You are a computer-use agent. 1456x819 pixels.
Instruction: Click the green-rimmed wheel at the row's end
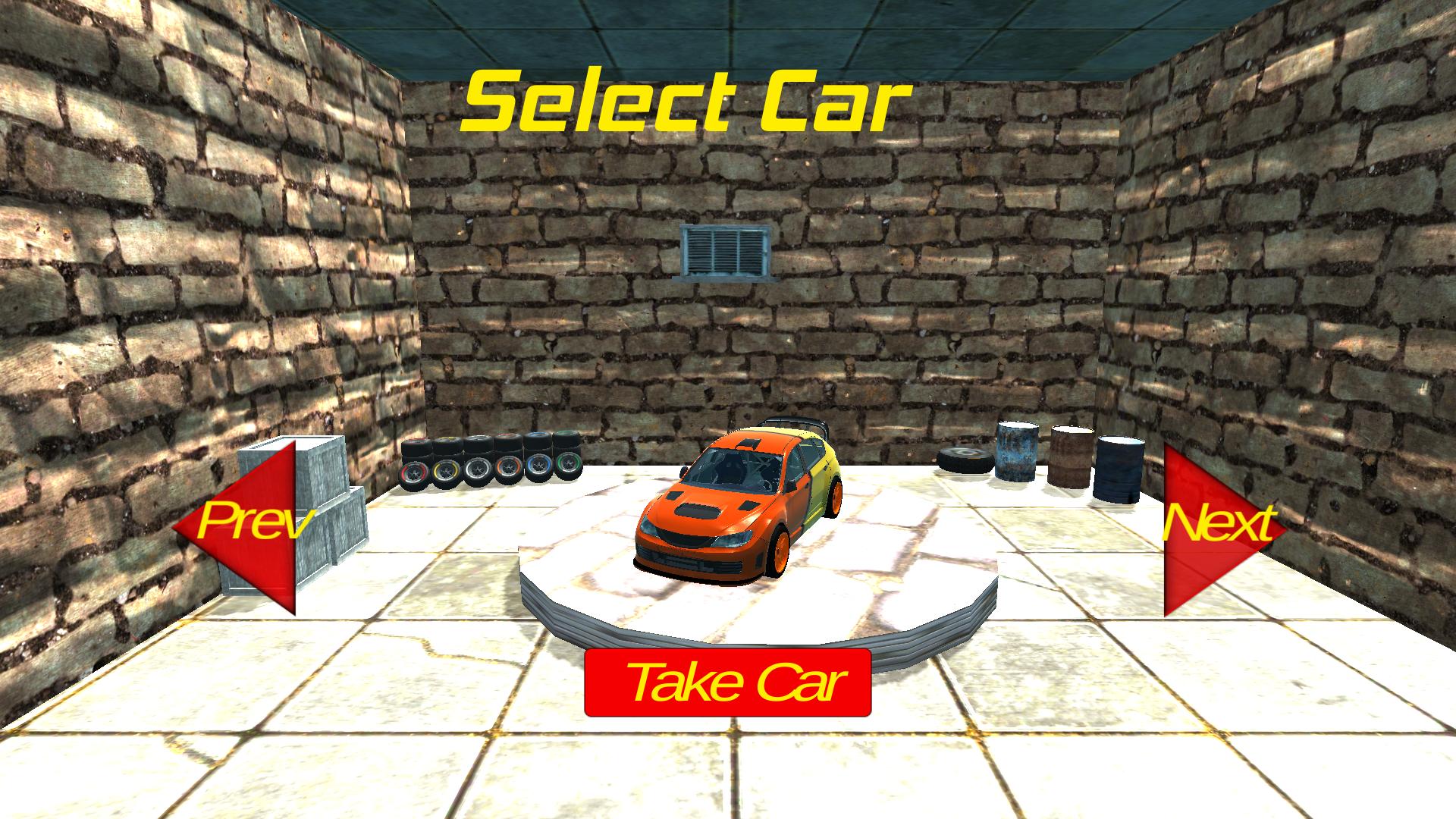(569, 464)
